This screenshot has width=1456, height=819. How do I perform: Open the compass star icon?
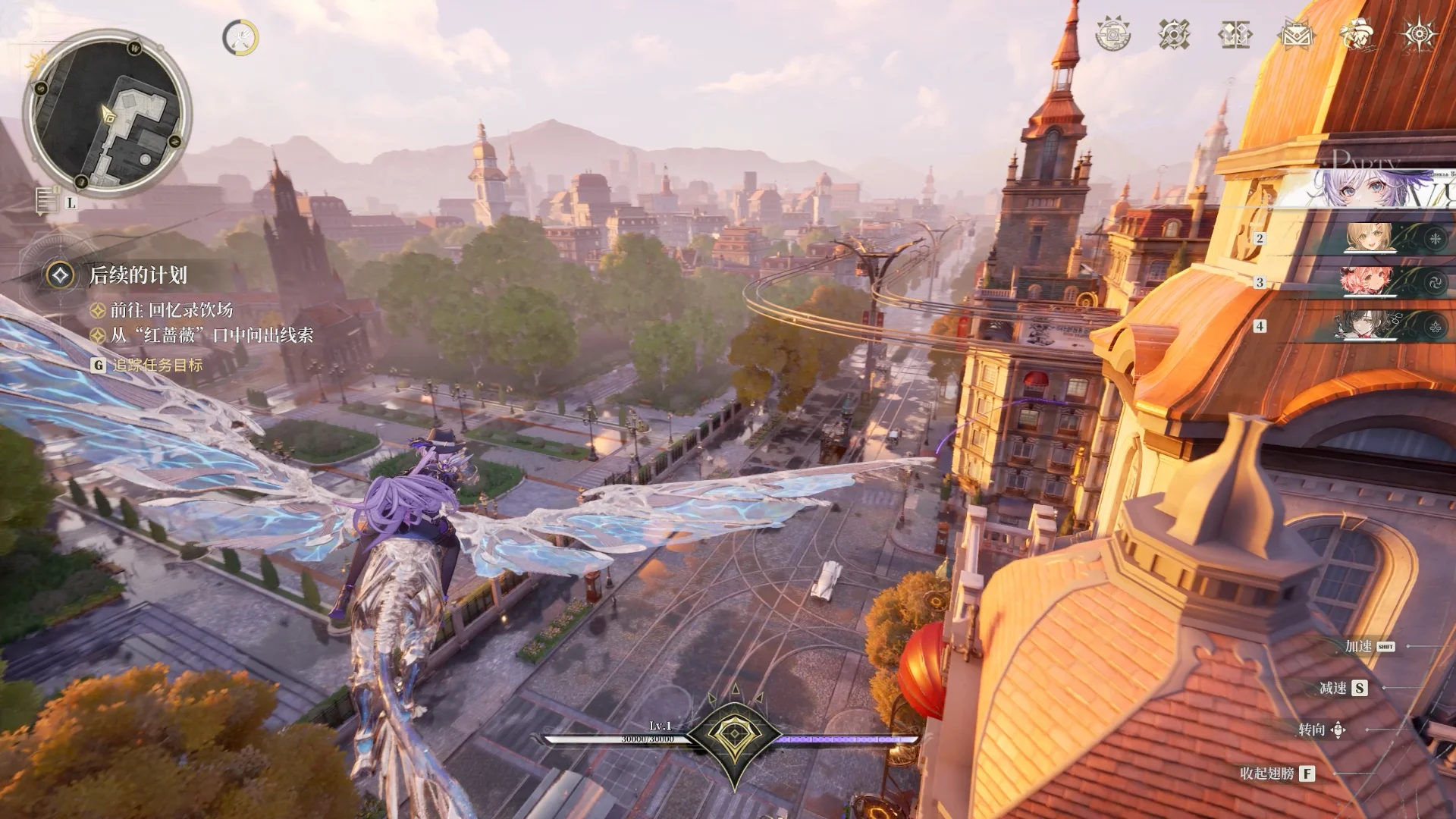point(1417,34)
